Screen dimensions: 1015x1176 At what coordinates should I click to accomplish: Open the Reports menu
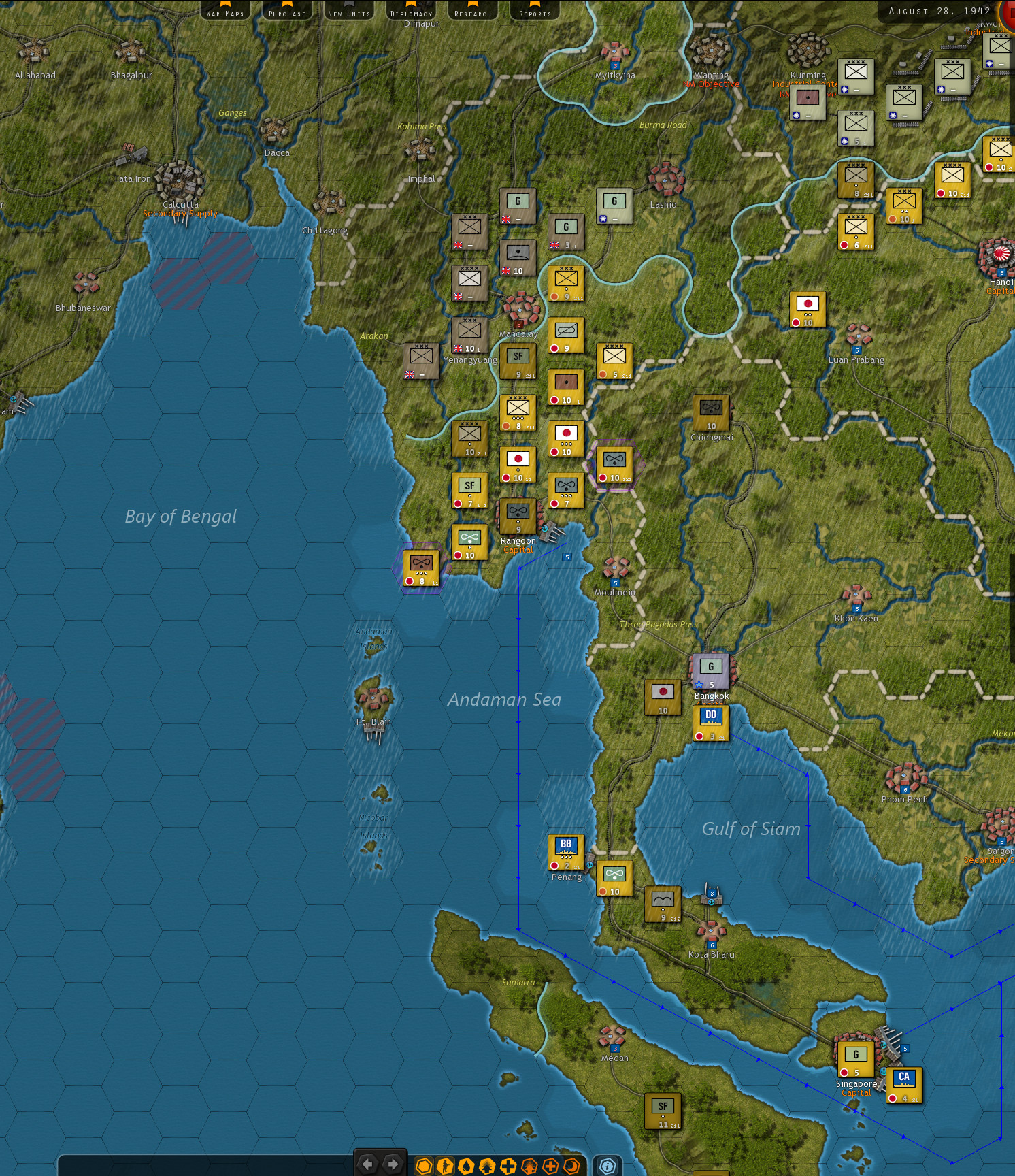pos(535,12)
